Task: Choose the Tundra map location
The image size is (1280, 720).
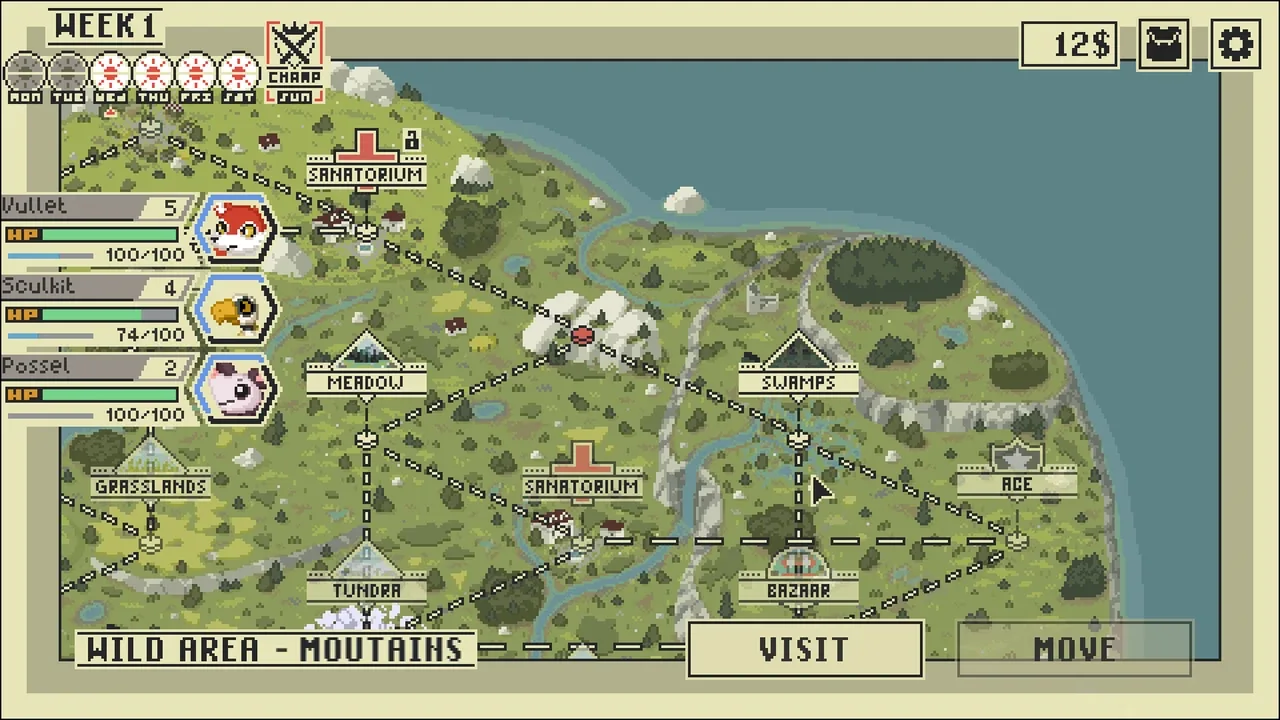Action: point(366,577)
